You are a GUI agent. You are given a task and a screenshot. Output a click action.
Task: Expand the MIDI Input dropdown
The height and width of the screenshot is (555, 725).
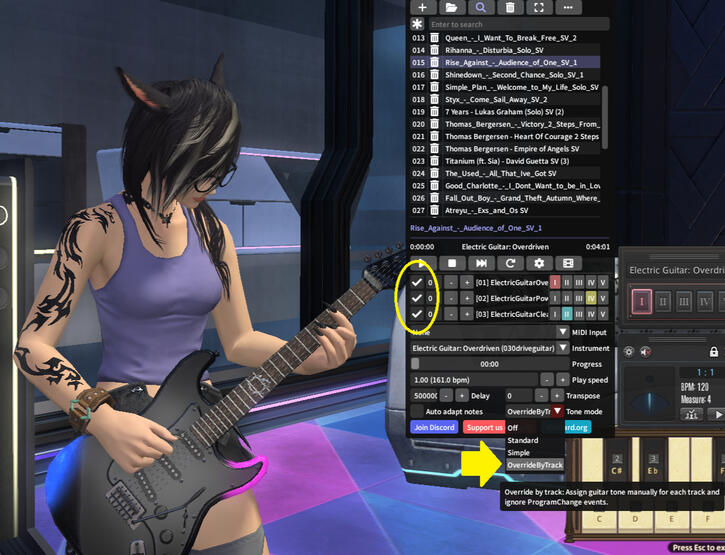(x=562, y=332)
